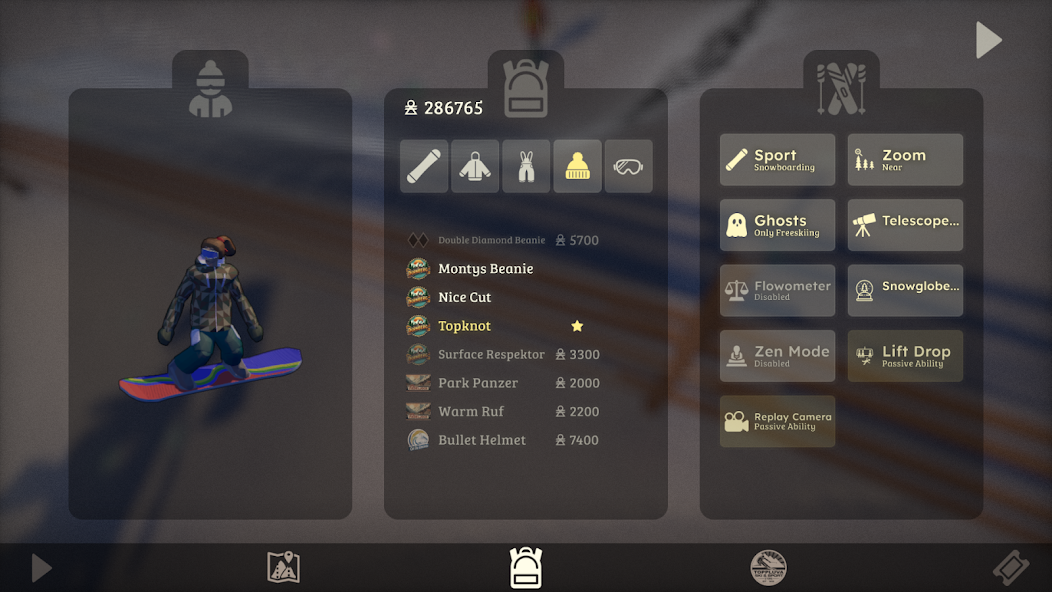Viewport: 1052px width, 592px height.
Task: Open the pants category tab
Action: 526,166
